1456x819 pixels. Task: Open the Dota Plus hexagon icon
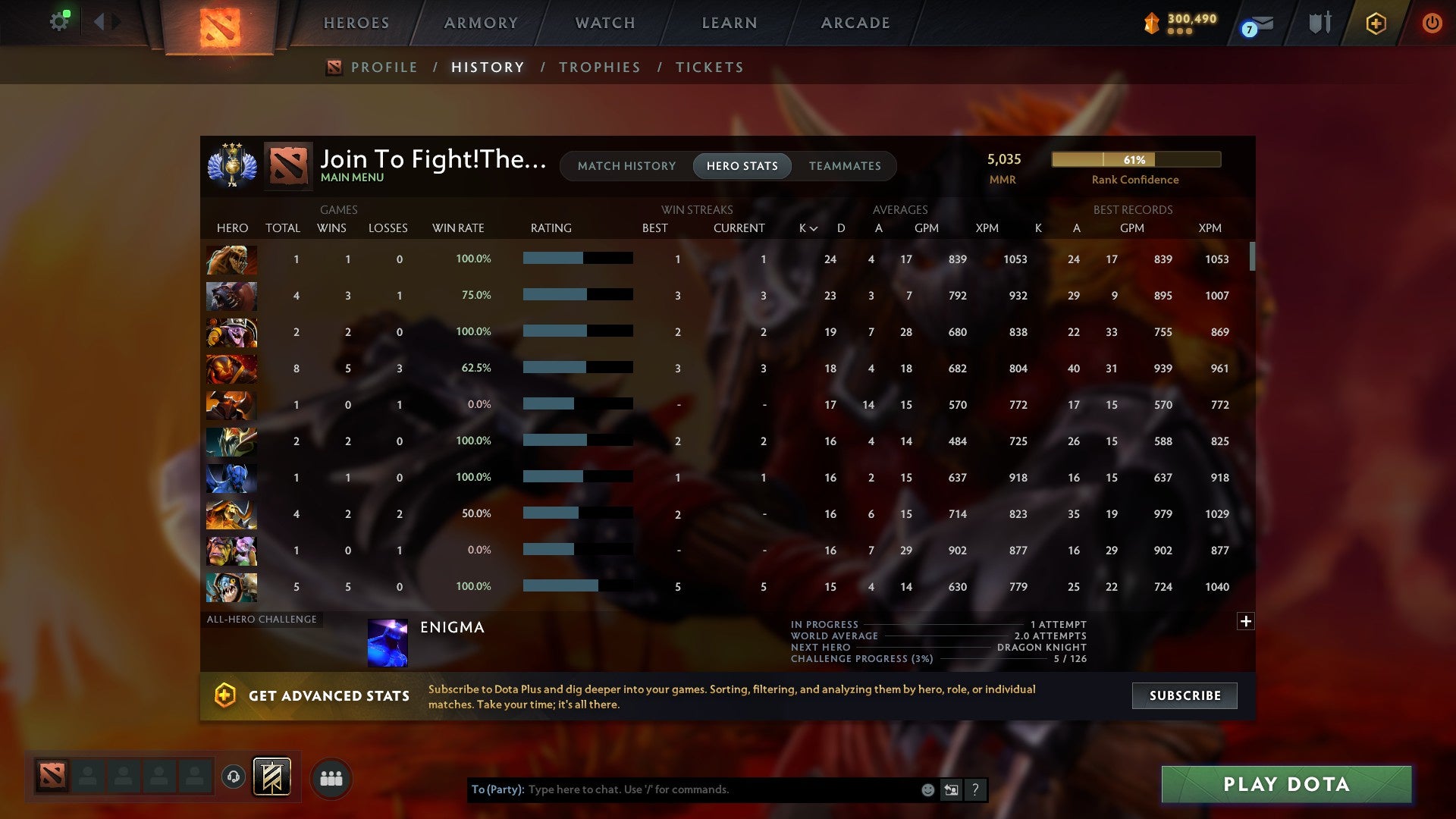pos(1376,23)
